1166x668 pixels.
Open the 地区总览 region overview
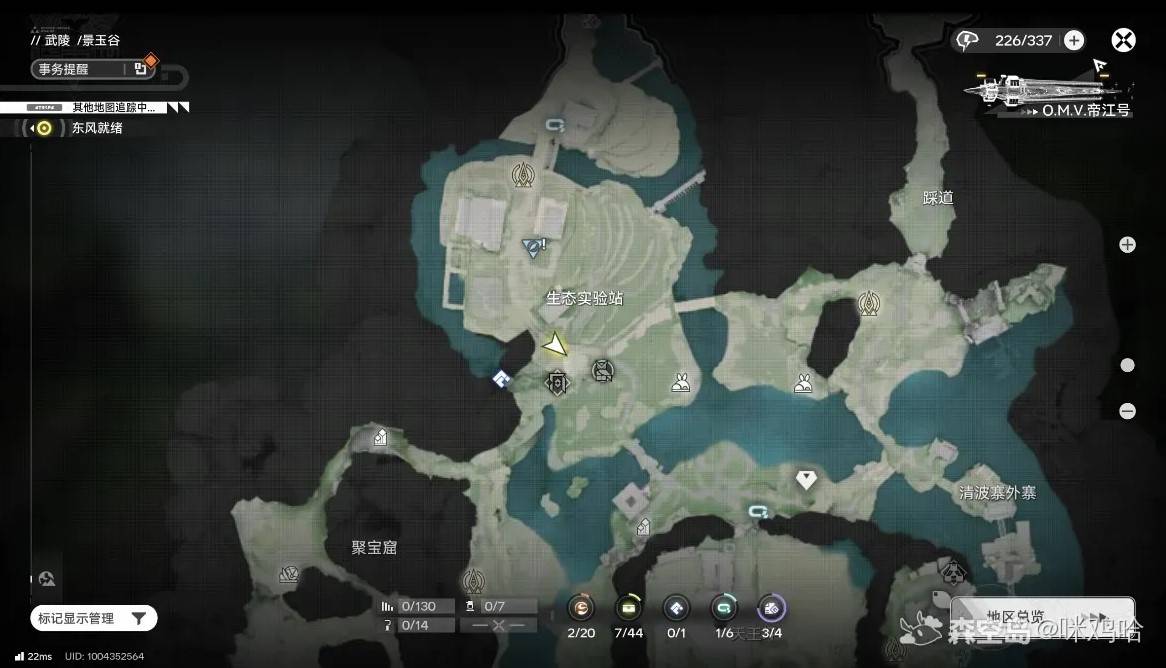pyautogui.click(x=1040, y=617)
